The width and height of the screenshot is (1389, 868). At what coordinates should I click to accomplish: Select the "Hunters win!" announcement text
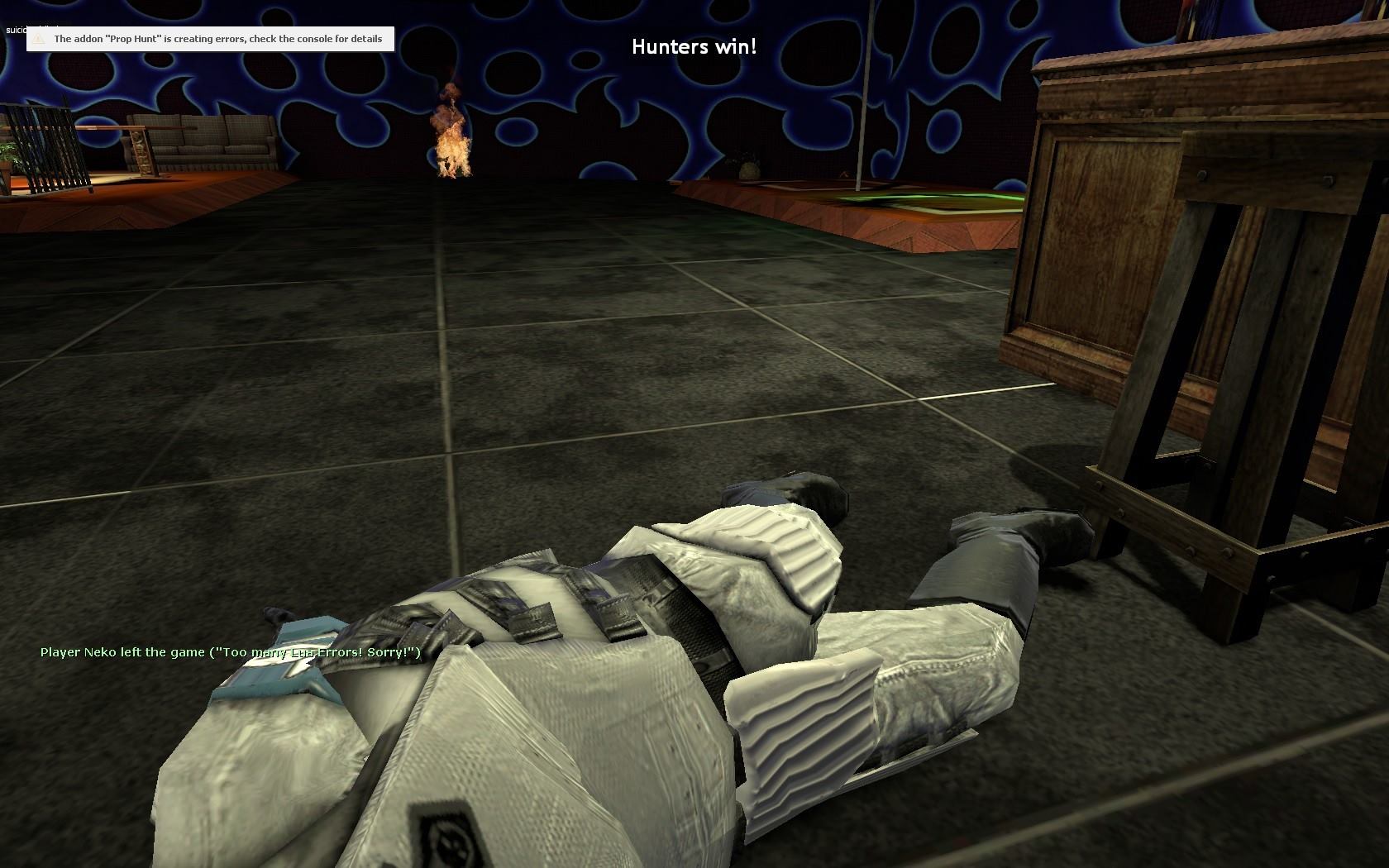tap(694, 47)
